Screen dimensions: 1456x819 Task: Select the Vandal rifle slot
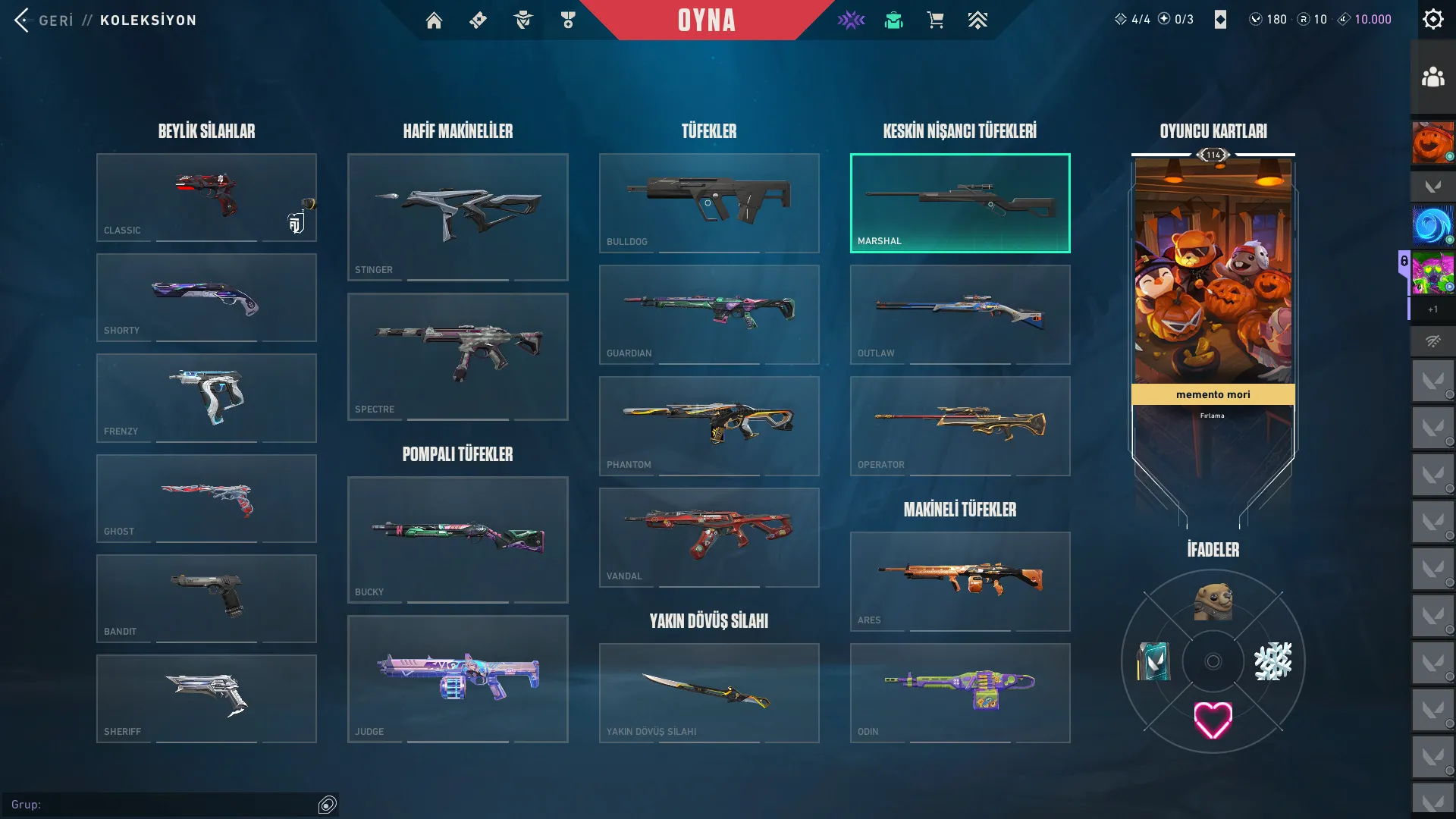tap(709, 537)
